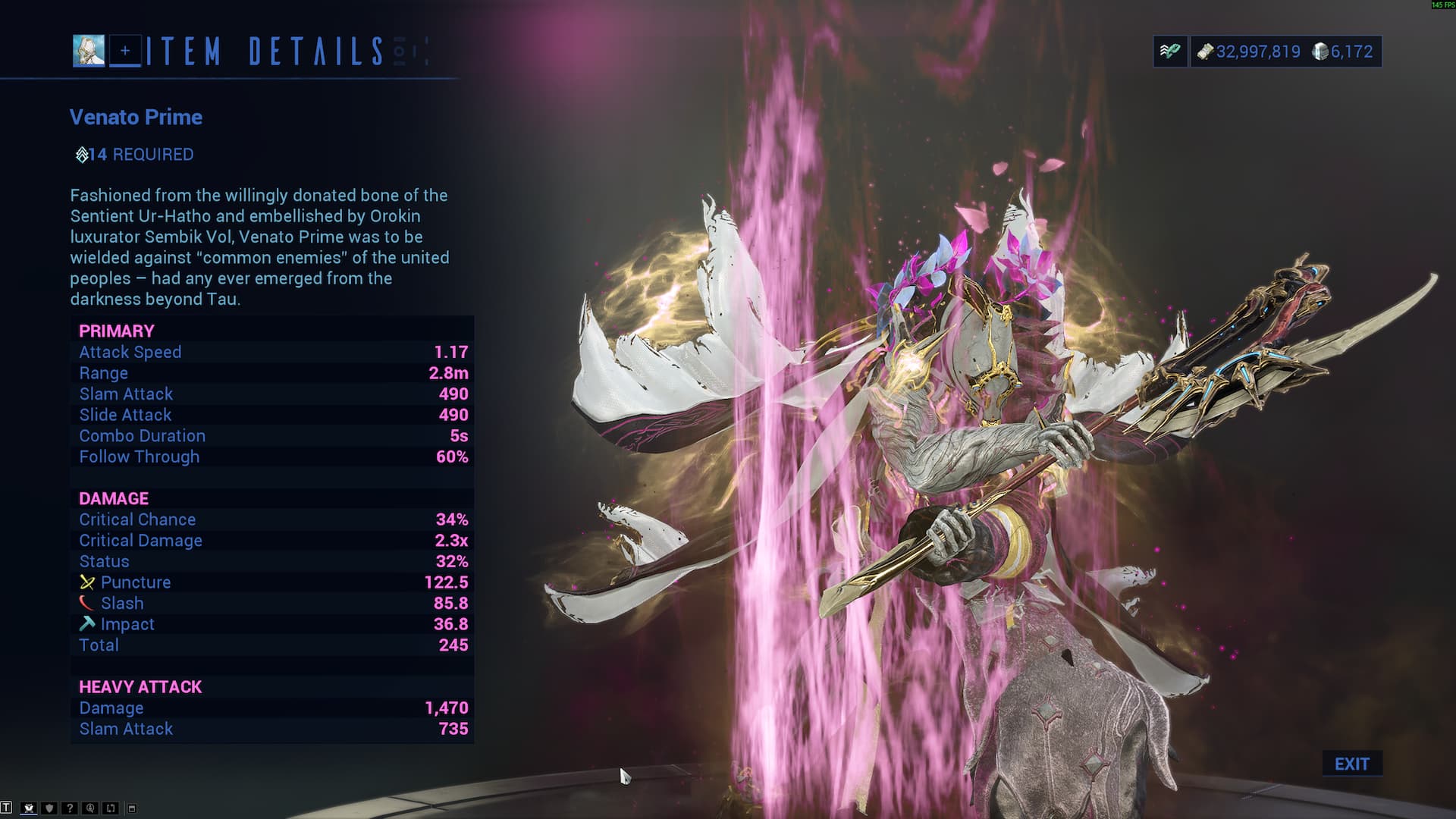Click the platinum balance display

pos(1343,52)
